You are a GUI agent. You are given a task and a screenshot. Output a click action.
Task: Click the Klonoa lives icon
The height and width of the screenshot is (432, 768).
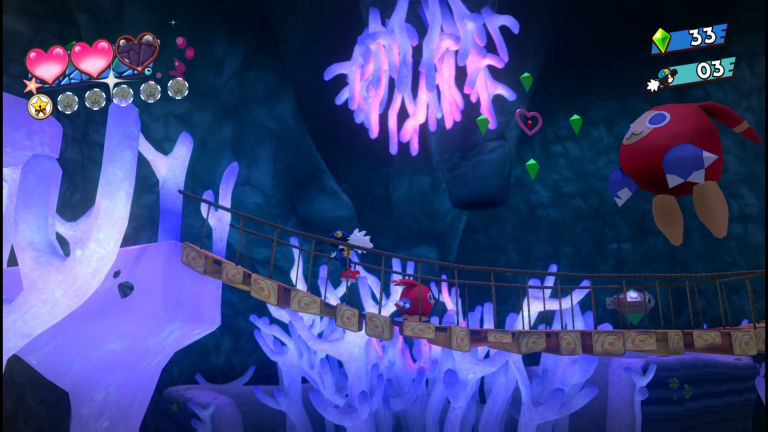coord(665,75)
